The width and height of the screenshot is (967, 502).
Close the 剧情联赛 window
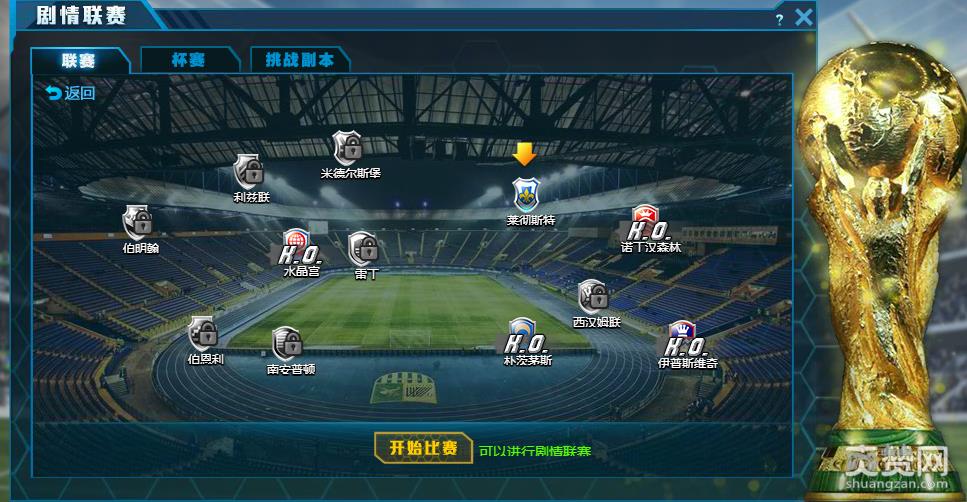coord(804,17)
